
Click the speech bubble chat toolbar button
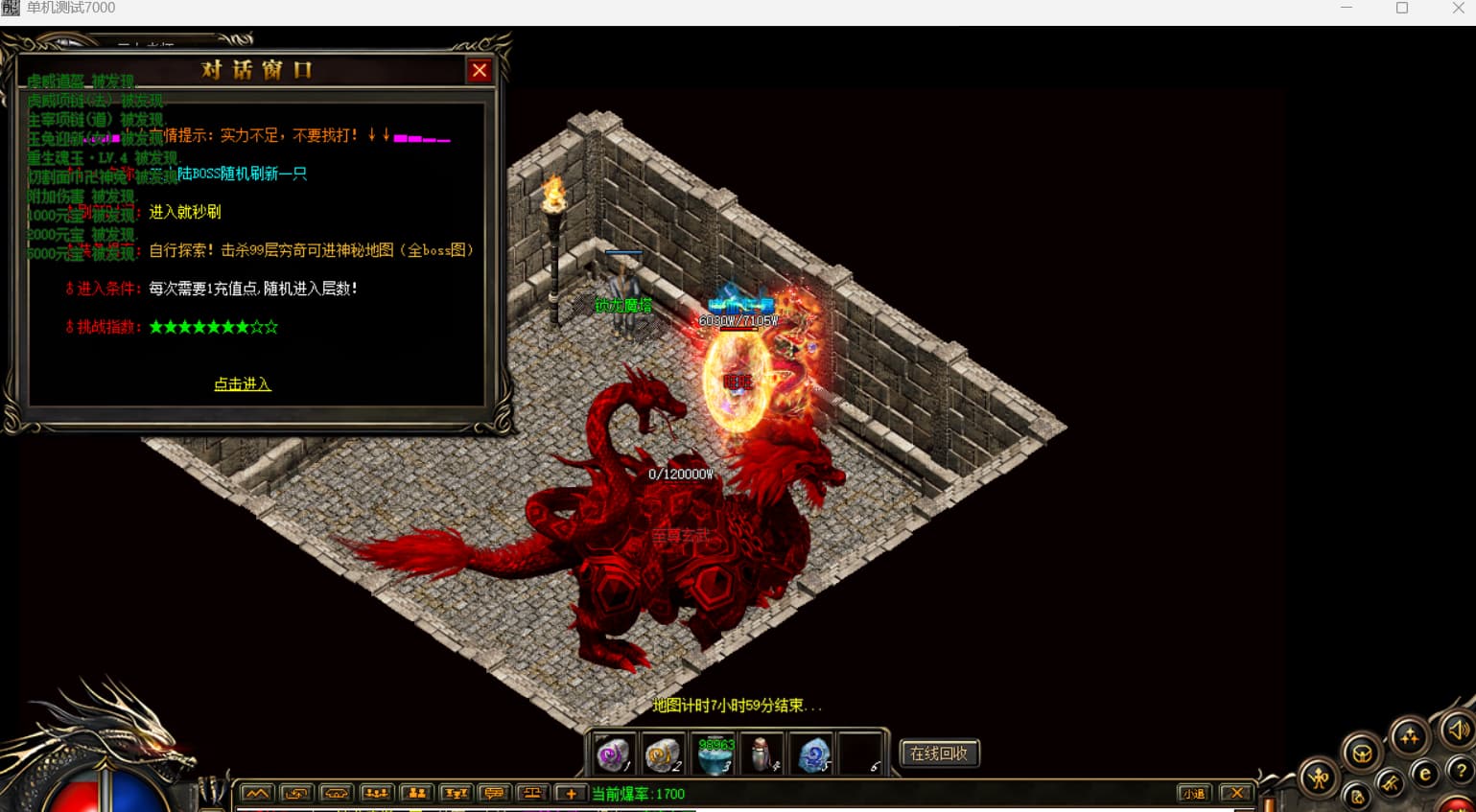(494, 793)
